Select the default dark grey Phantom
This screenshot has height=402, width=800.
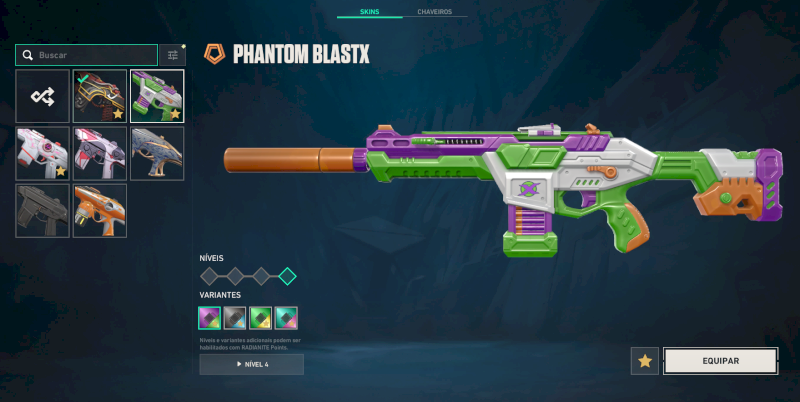click(42, 210)
